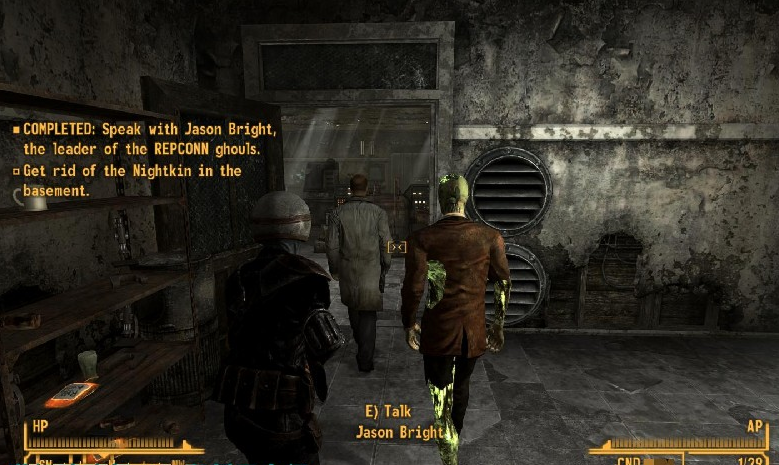Select the completed Speak with Jason Bright objective
This screenshot has width=779, height=465.
point(145,140)
